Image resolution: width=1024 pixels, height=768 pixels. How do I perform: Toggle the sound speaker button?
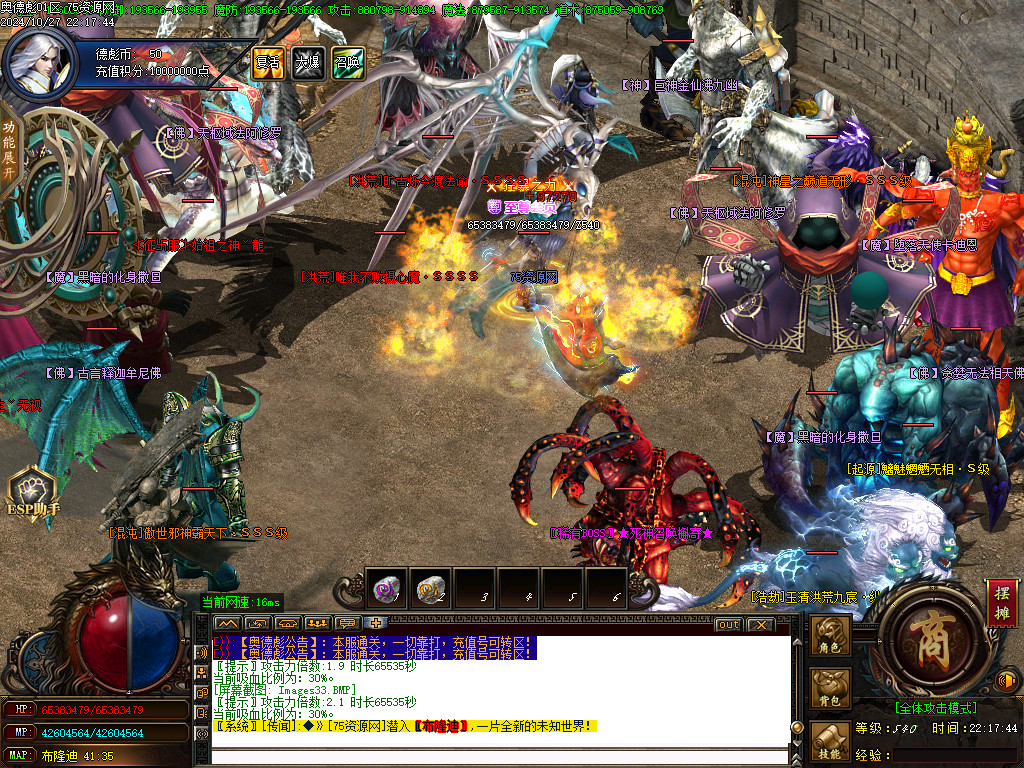click(x=1008, y=682)
